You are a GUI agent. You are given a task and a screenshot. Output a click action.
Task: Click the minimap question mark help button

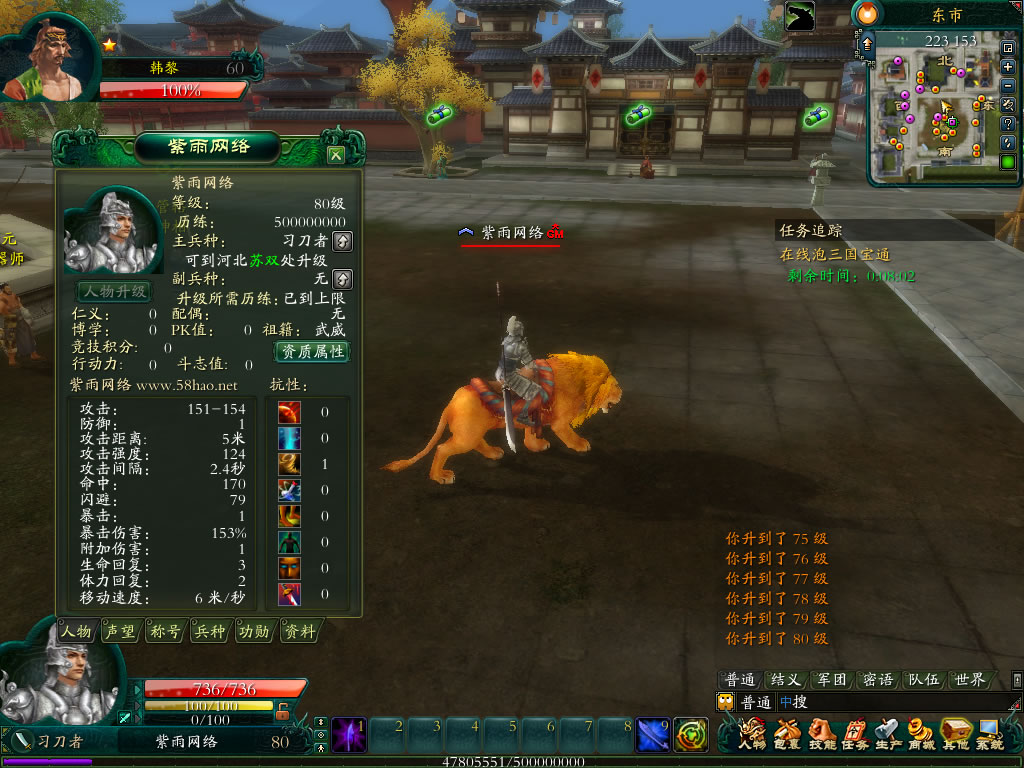coord(1008,124)
